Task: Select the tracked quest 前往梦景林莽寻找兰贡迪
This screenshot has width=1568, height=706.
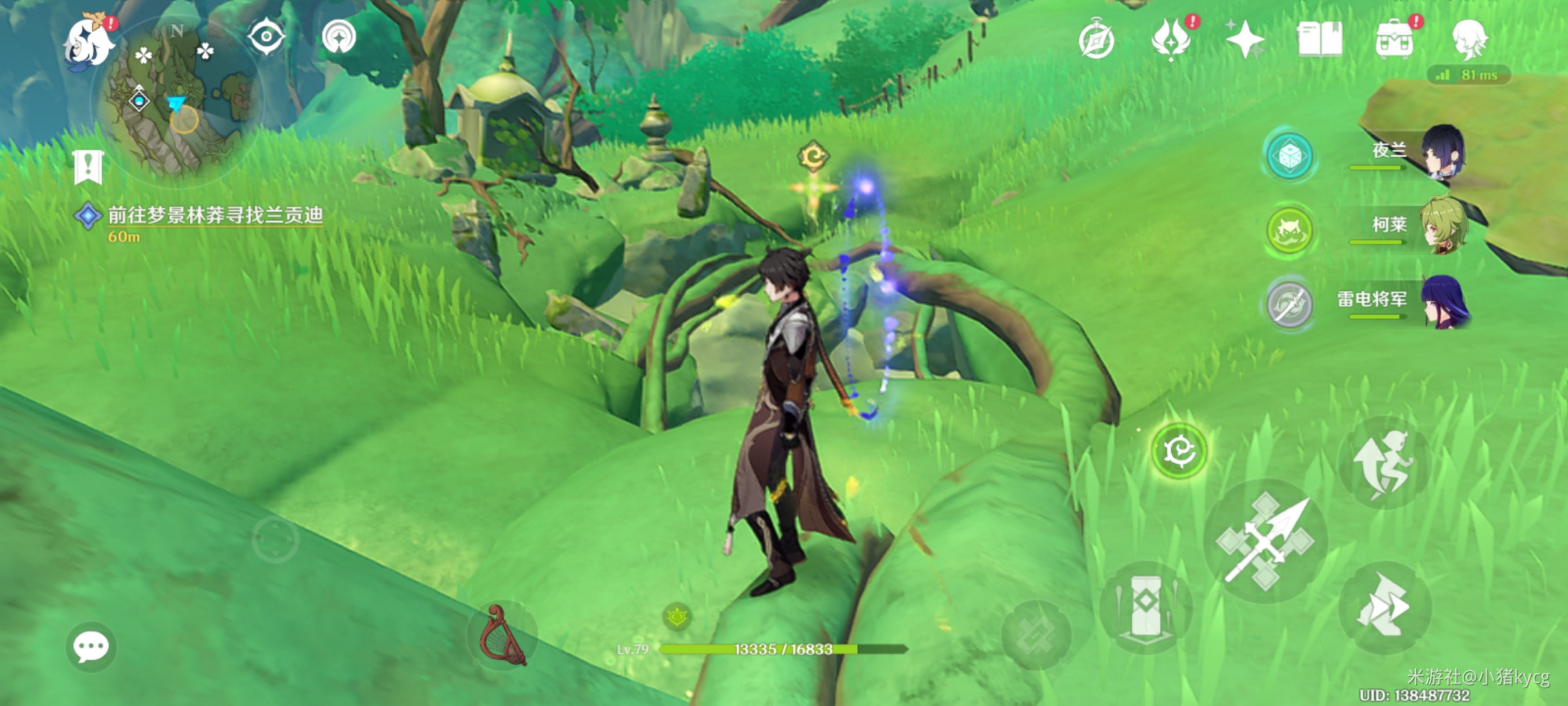Action: (x=214, y=215)
